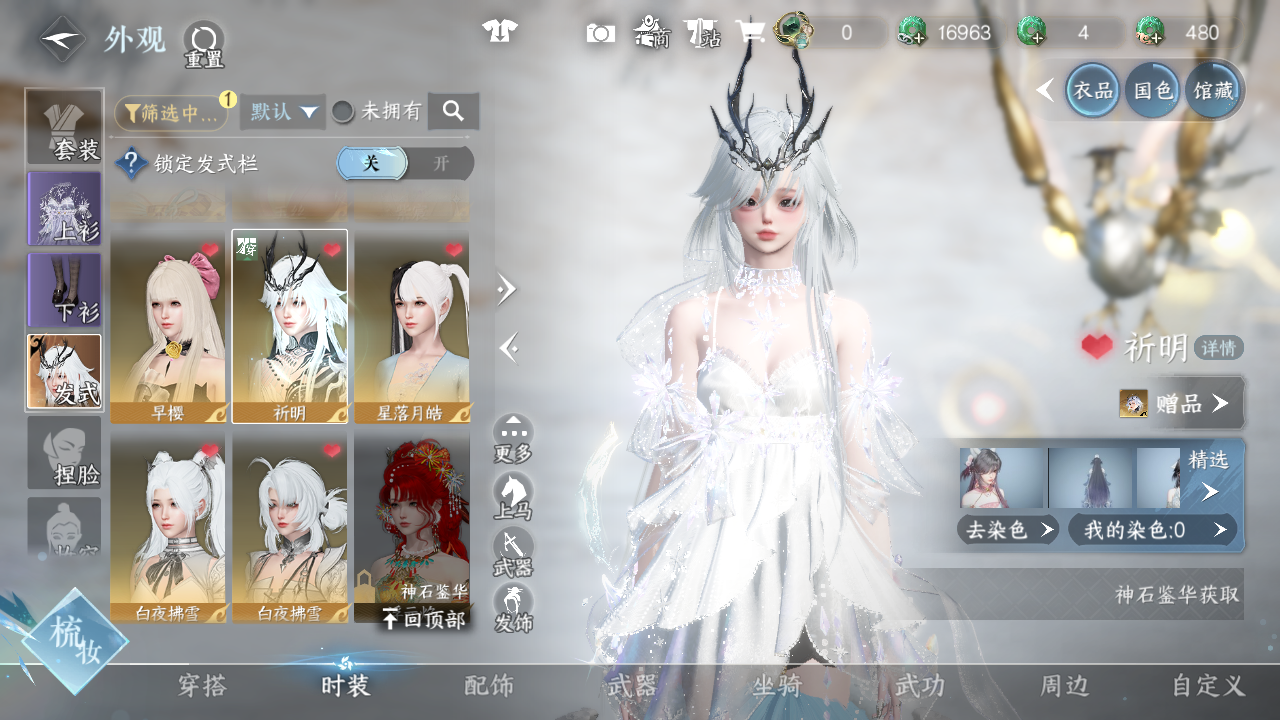Jump back with 回顶部 button

(424, 620)
